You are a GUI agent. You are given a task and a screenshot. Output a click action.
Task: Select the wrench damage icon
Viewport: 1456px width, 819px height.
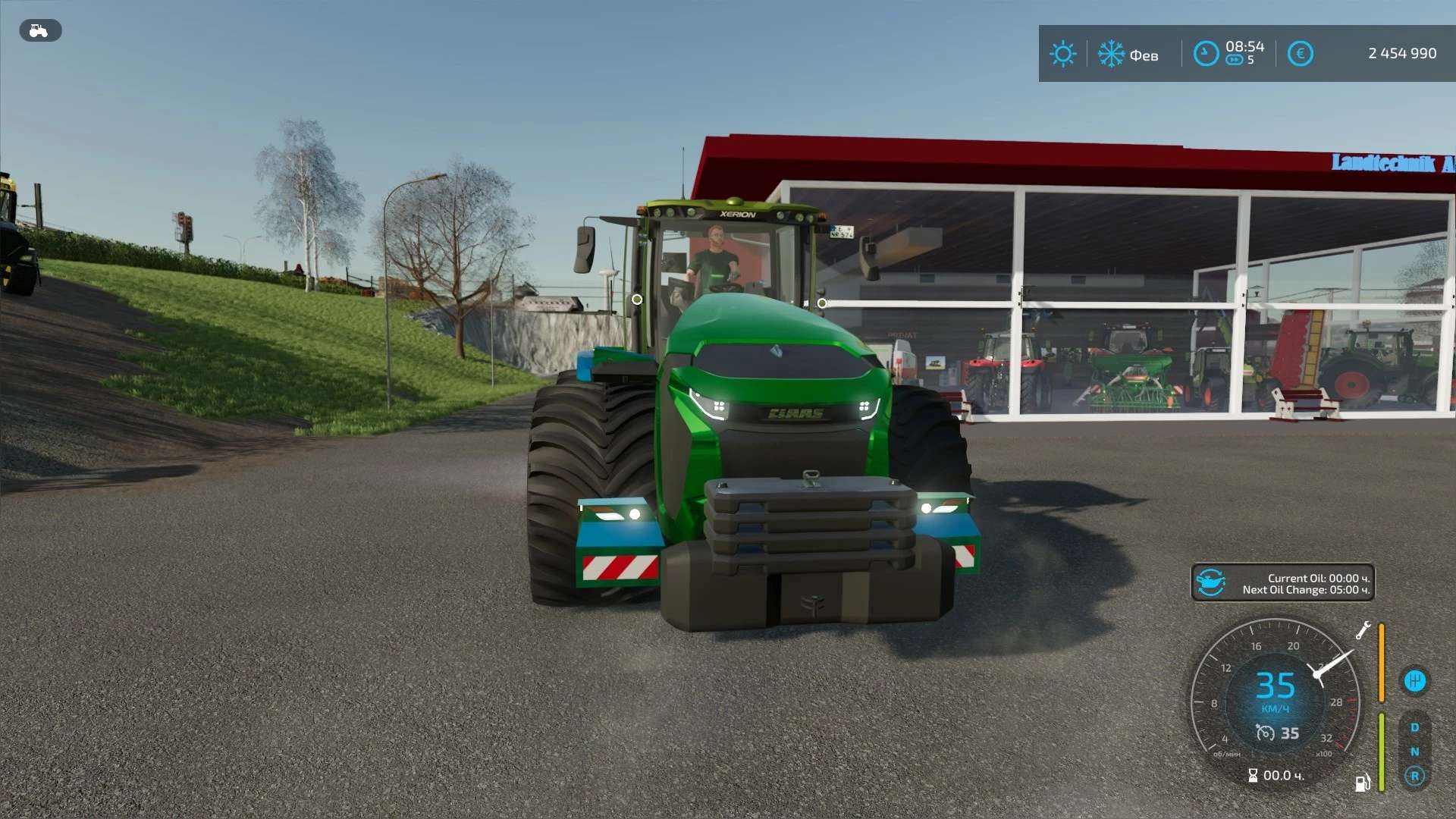[x=1363, y=630]
